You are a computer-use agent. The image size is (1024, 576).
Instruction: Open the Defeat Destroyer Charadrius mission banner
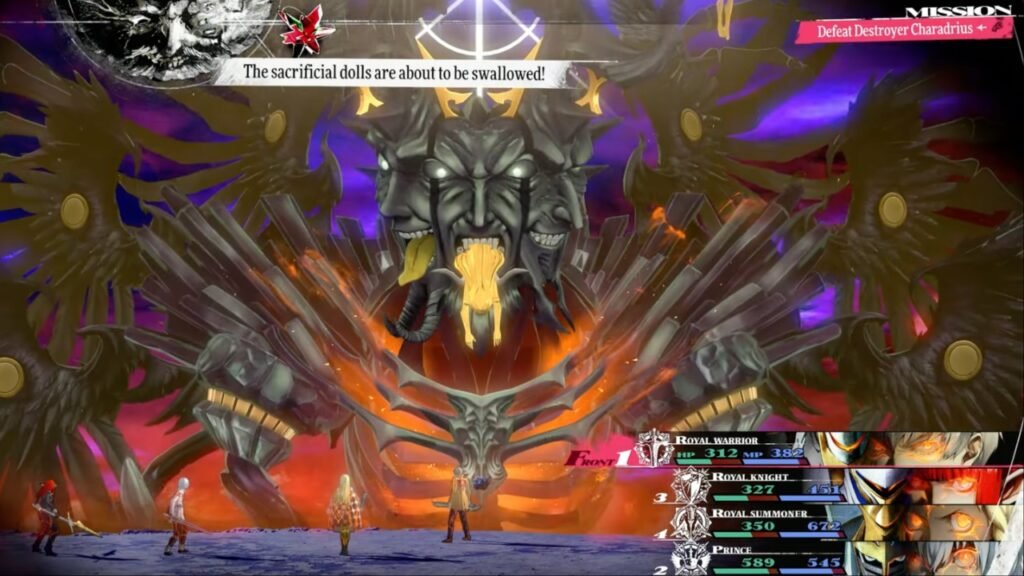pos(900,30)
